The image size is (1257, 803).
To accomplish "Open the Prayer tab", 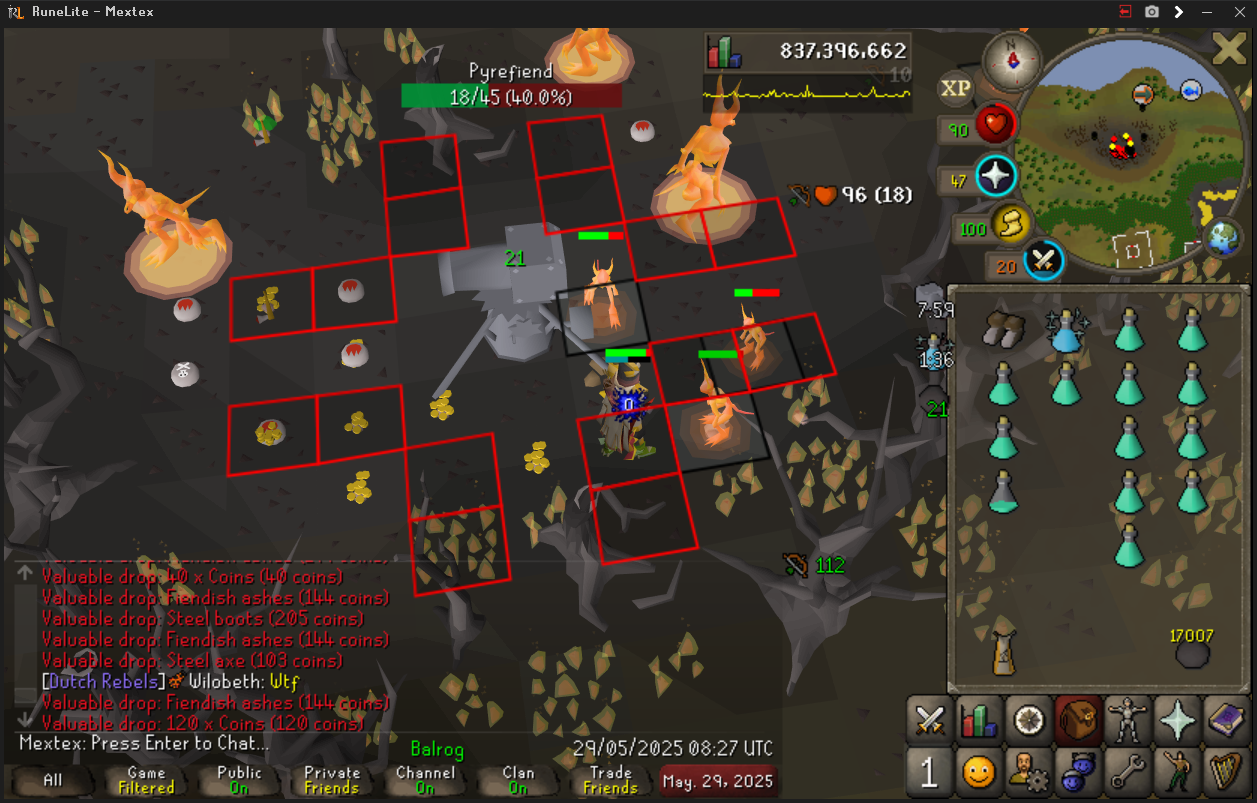I will [x=1177, y=720].
